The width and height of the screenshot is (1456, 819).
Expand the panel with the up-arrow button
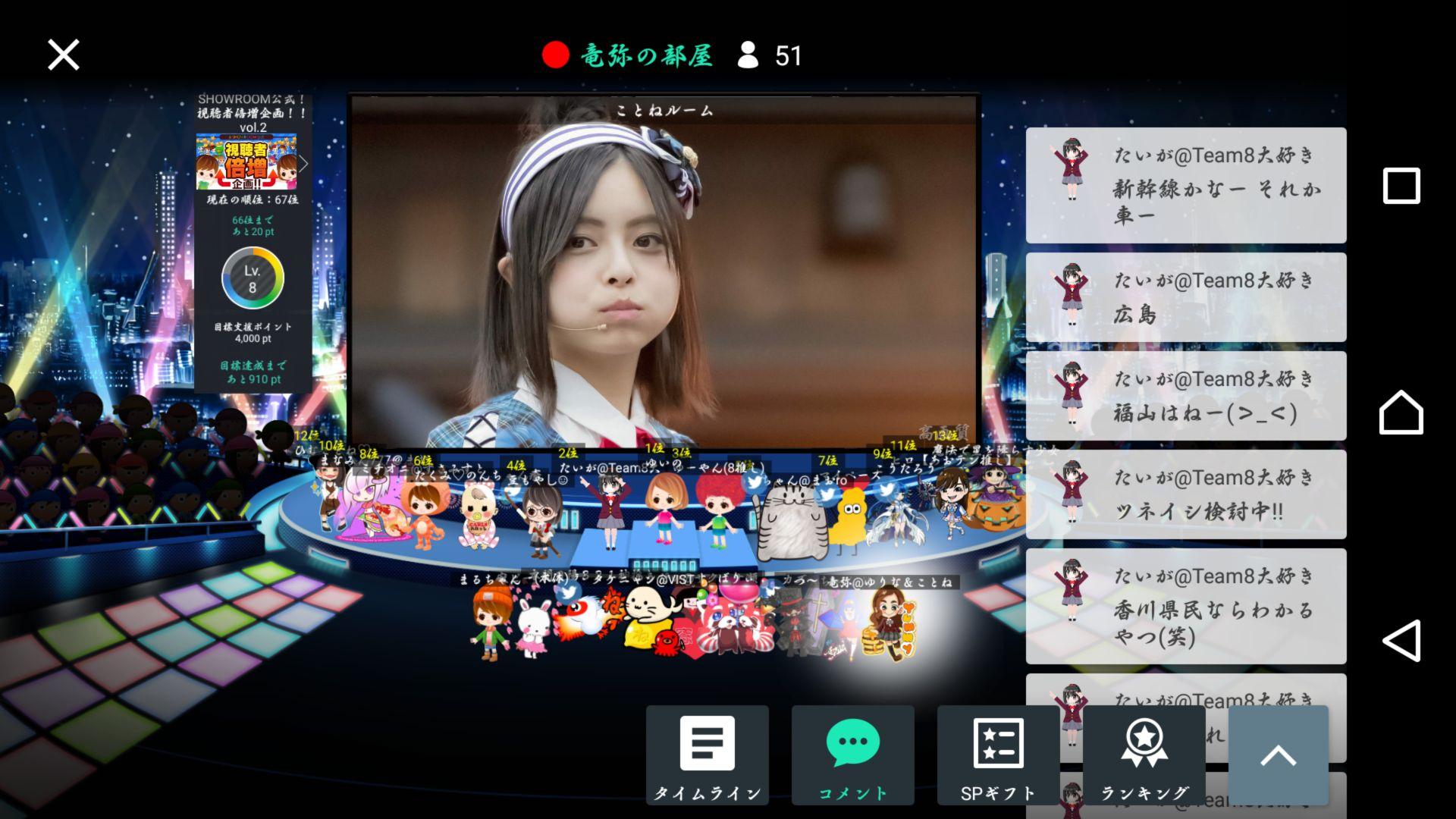pyautogui.click(x=1278, y=755)
